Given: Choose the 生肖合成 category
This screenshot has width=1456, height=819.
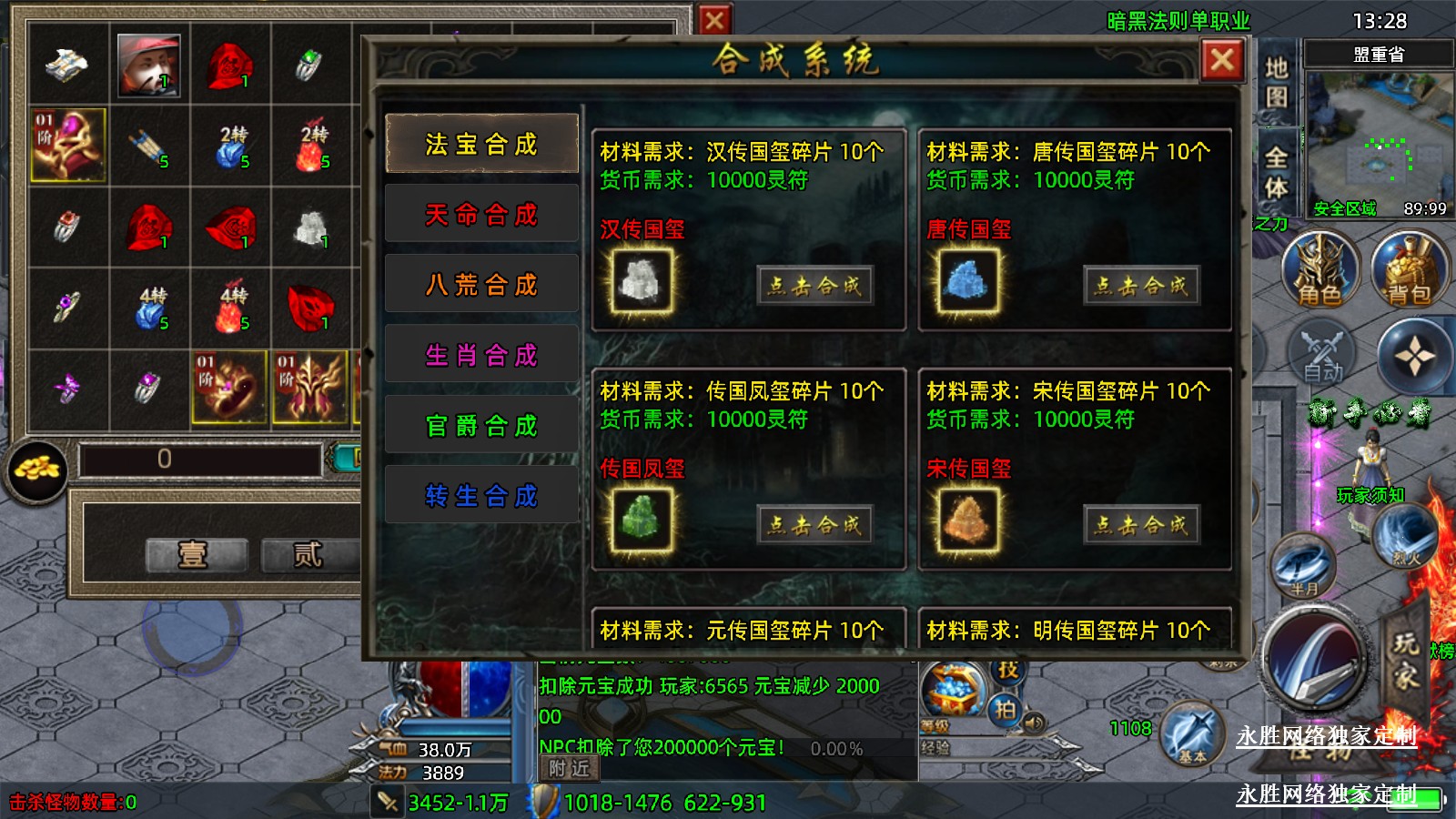Looking at the screenshot, I should [481, 355].
